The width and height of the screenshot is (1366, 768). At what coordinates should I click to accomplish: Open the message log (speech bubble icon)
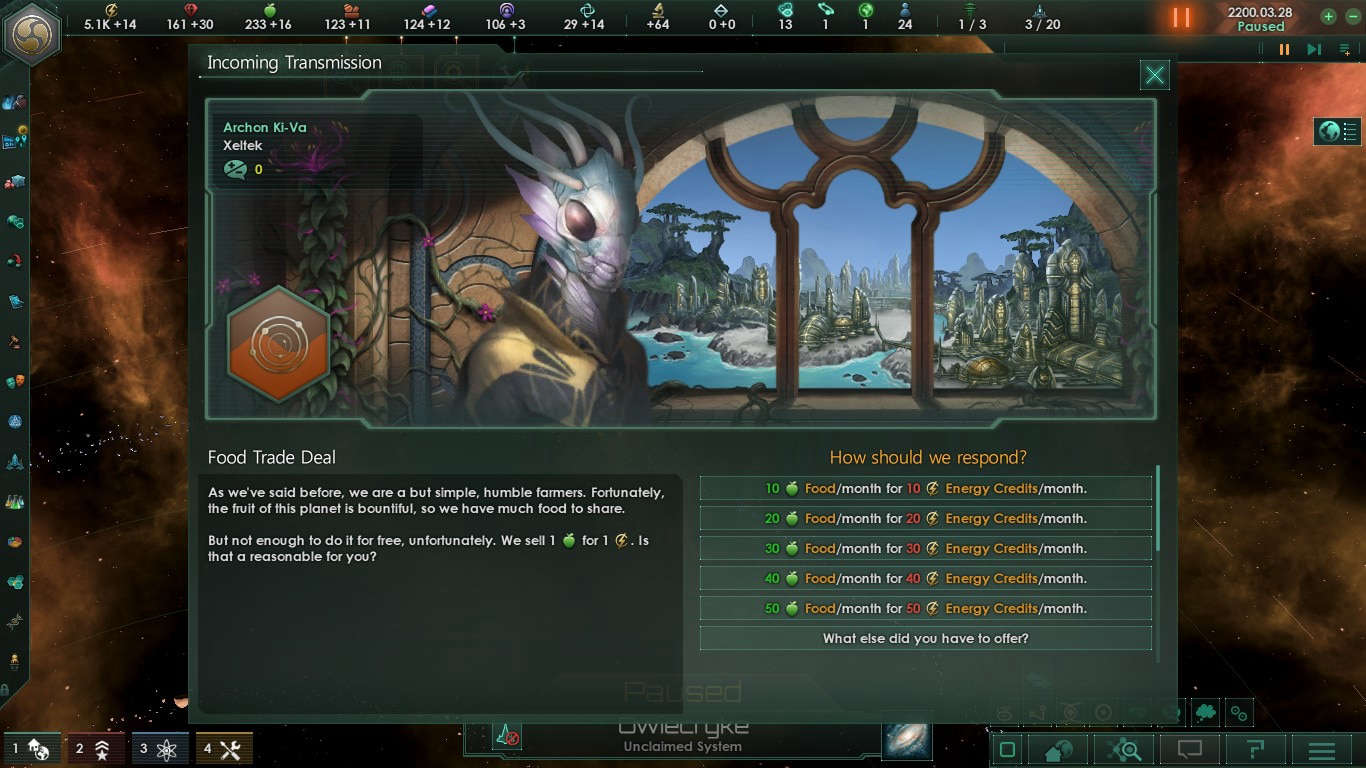coord(1190,748)
